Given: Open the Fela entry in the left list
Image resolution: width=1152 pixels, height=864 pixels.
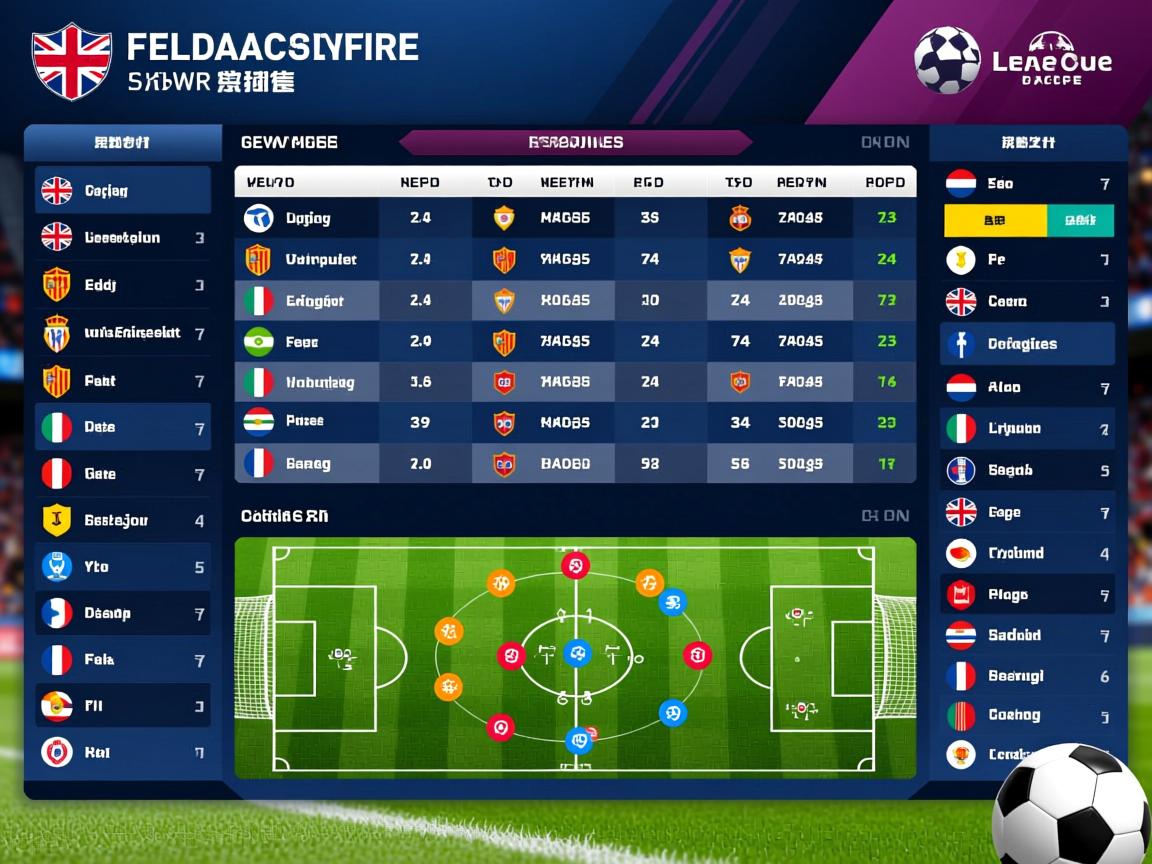Looking at the screenshot, I should click(122, 660).
